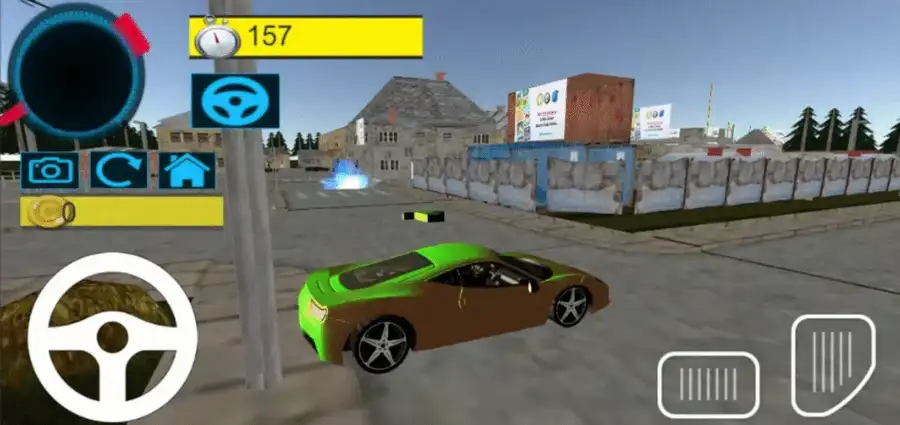The image size is (900, 425).
Task: Tap the tall accelerator pedal
Action: tap(832, 364)
